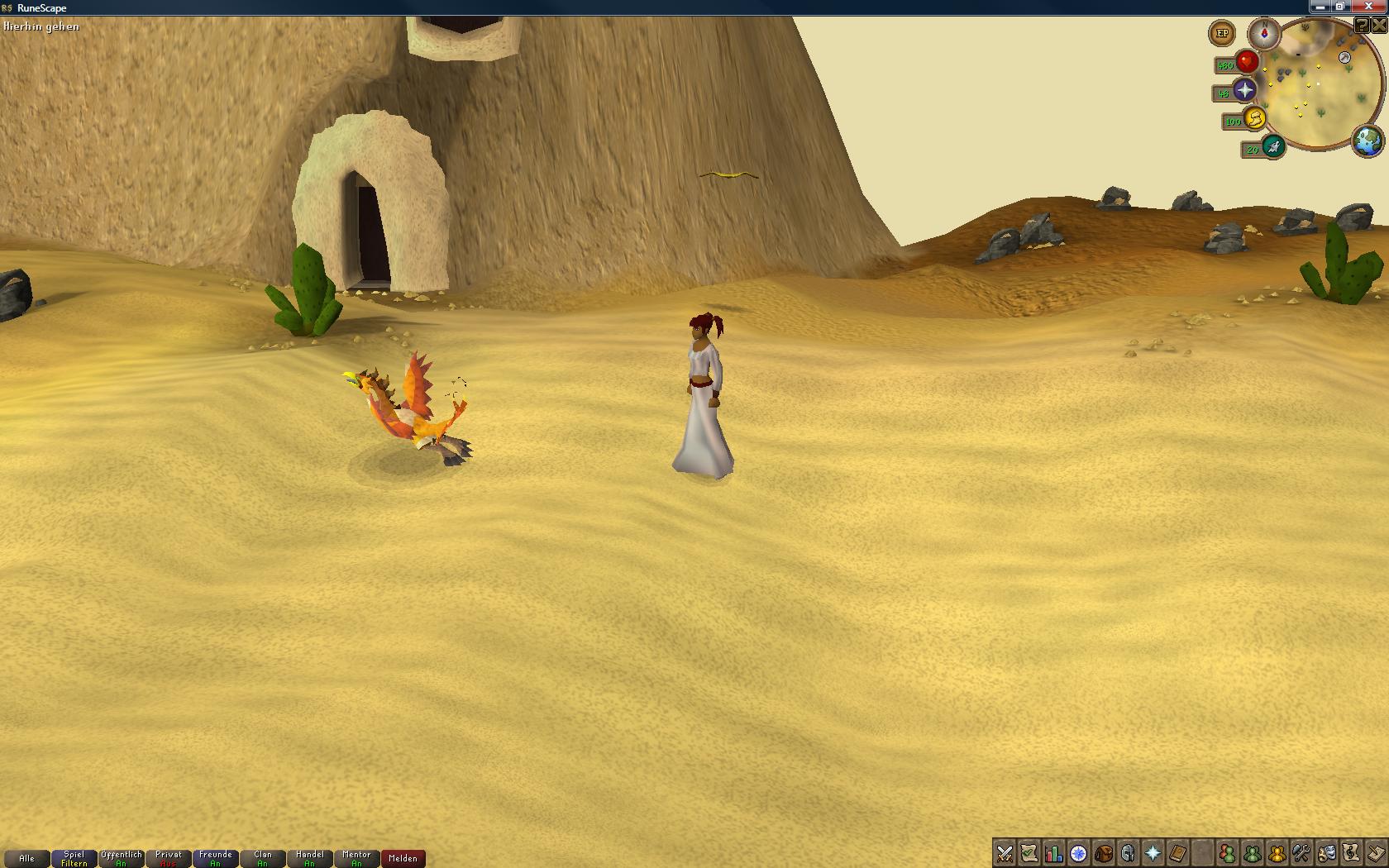Click the compass to face north

(1263, 34)
